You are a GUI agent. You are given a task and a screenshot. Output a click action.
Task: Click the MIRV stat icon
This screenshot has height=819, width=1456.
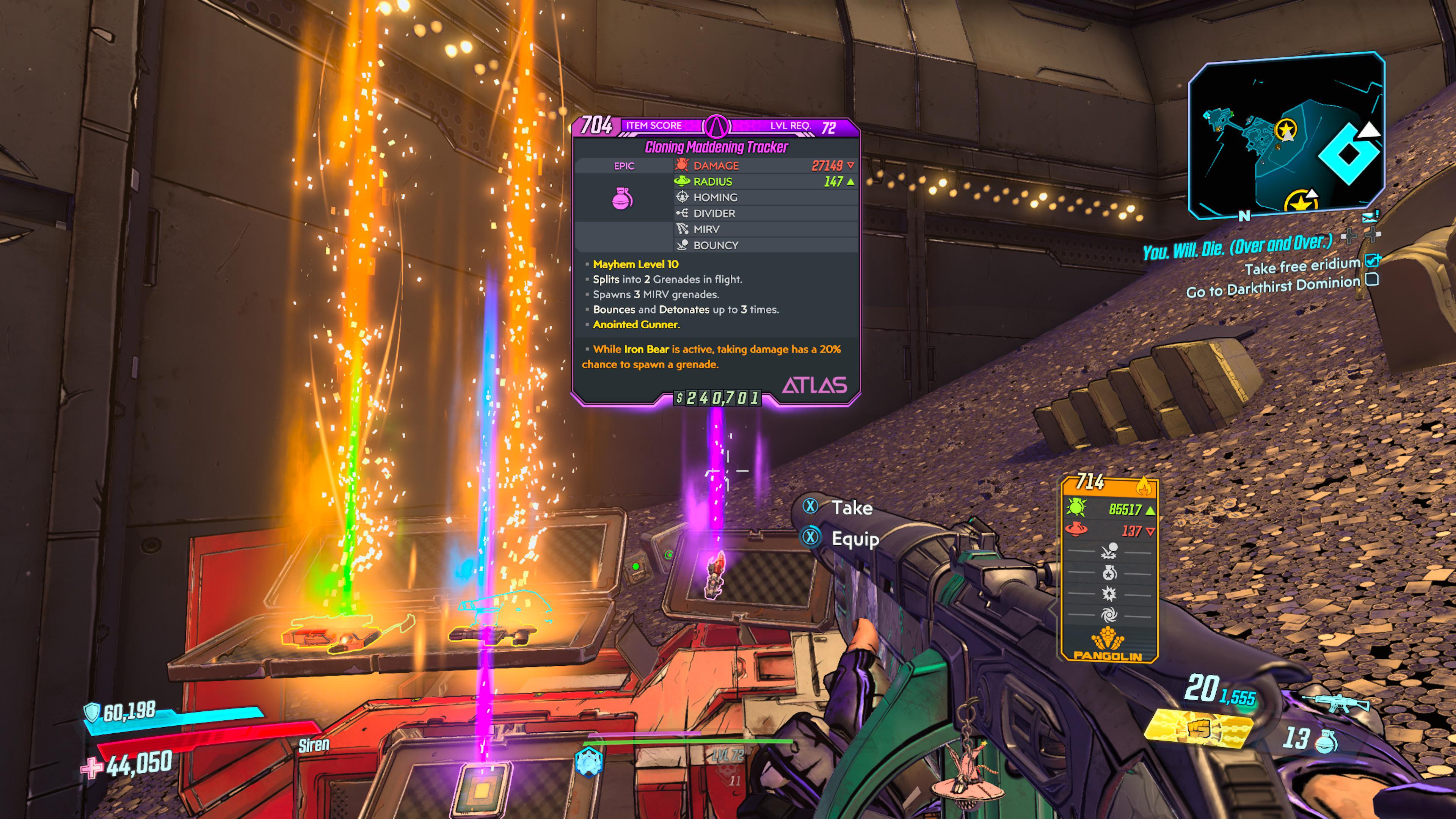click(x=683, y=229)
